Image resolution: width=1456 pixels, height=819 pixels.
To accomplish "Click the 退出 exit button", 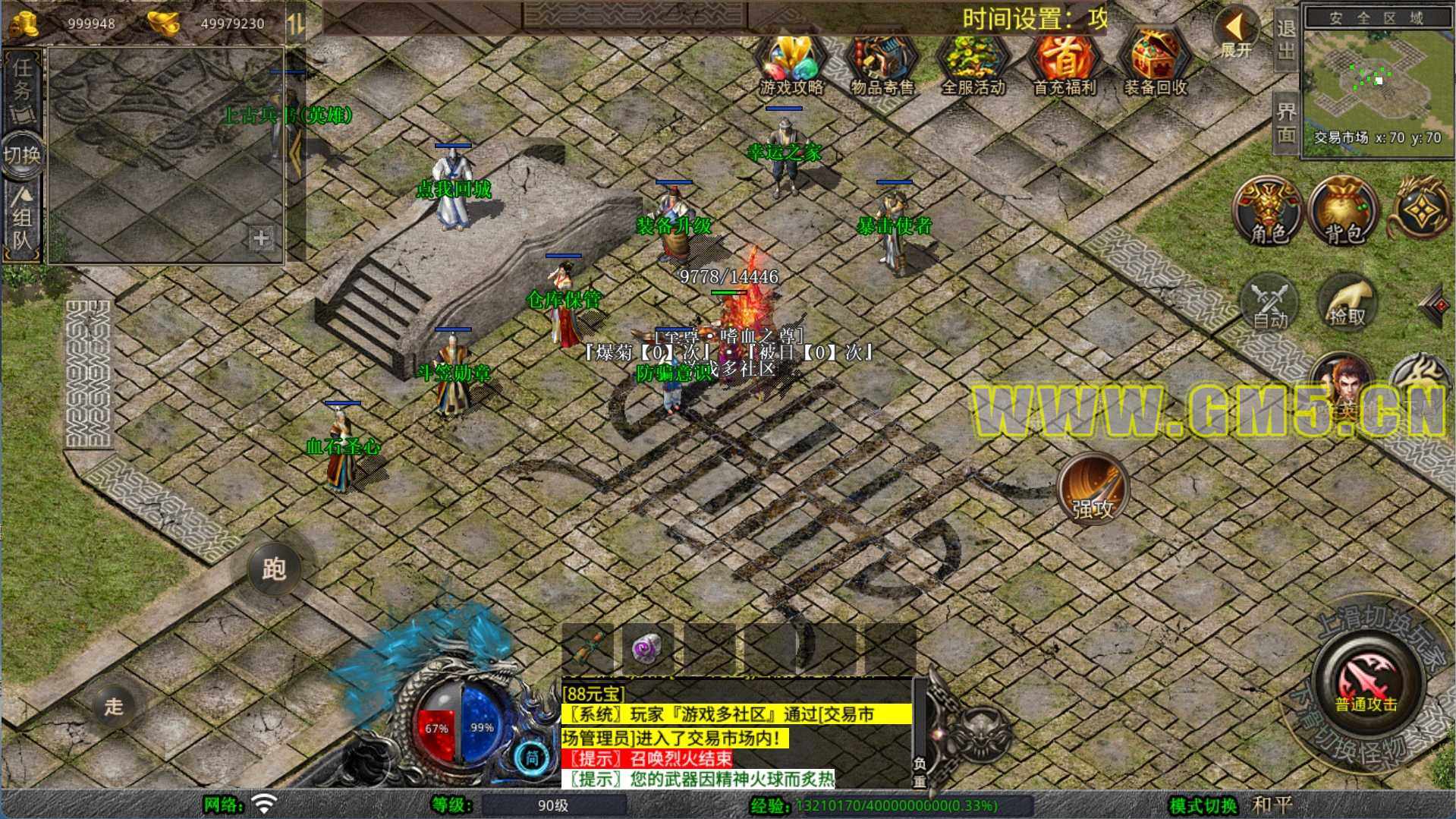I will (1285, 39).
